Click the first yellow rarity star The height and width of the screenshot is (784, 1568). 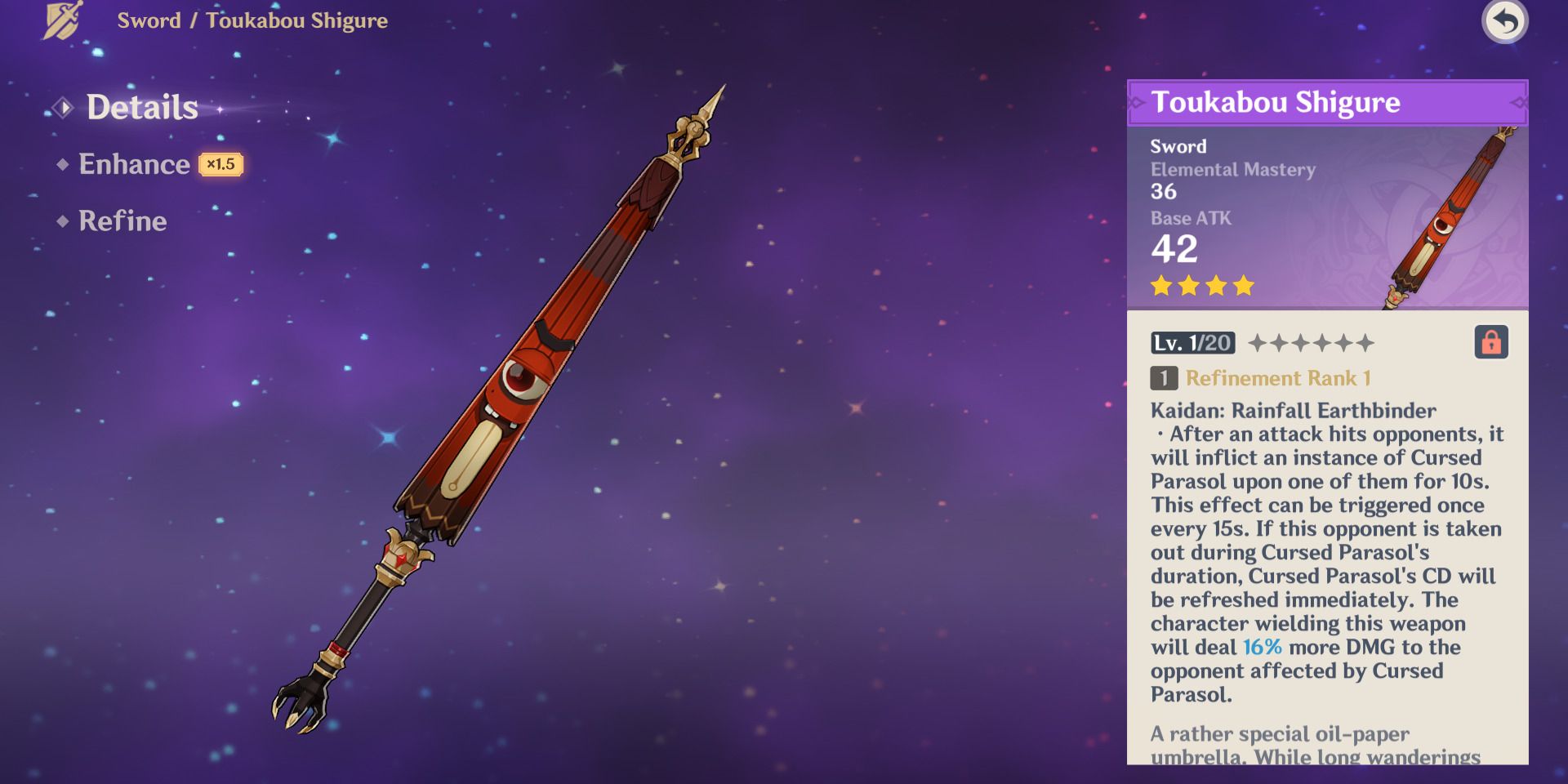pos(1162,286)
